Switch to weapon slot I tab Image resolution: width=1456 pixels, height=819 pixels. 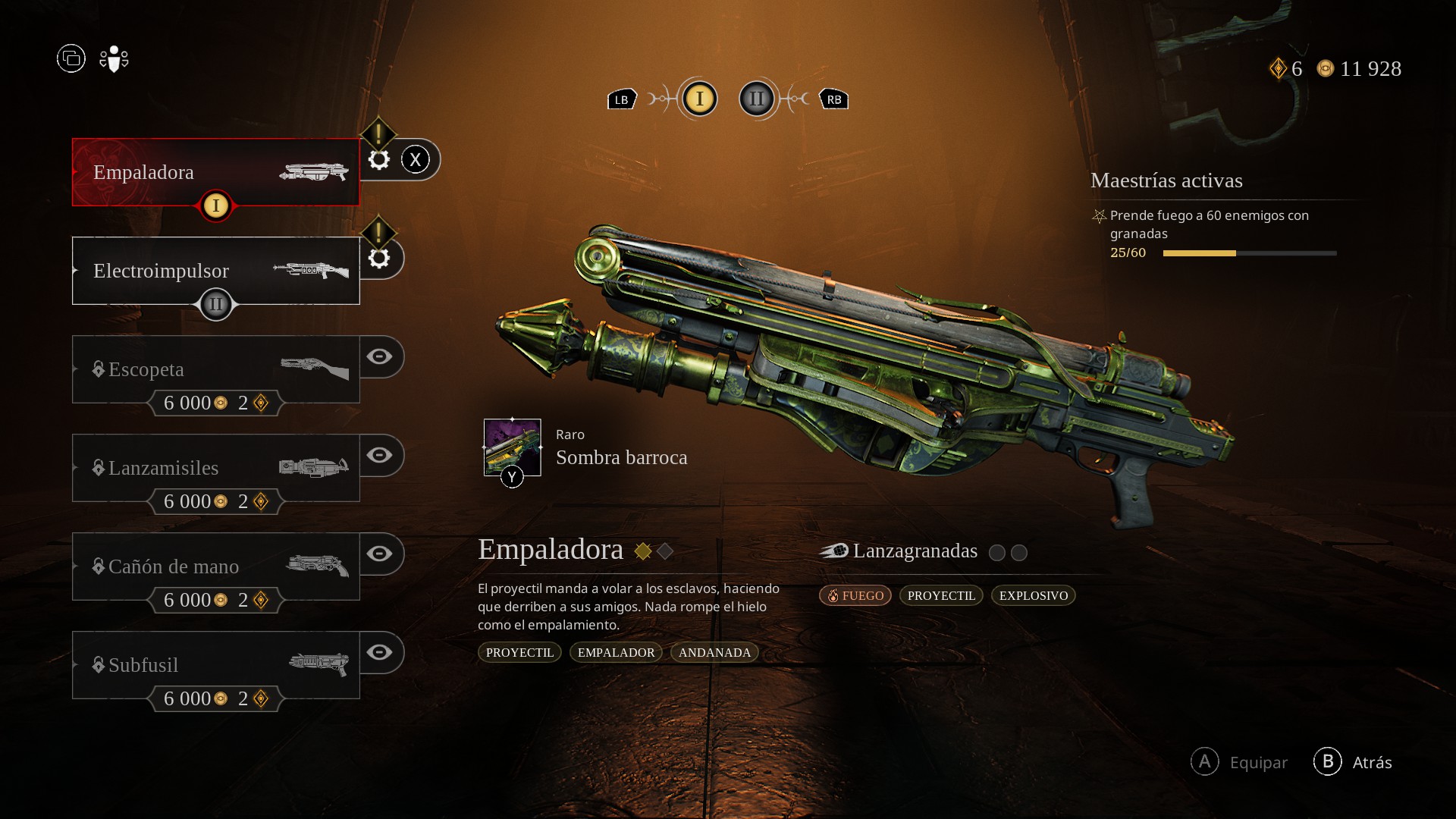[699, 99]
